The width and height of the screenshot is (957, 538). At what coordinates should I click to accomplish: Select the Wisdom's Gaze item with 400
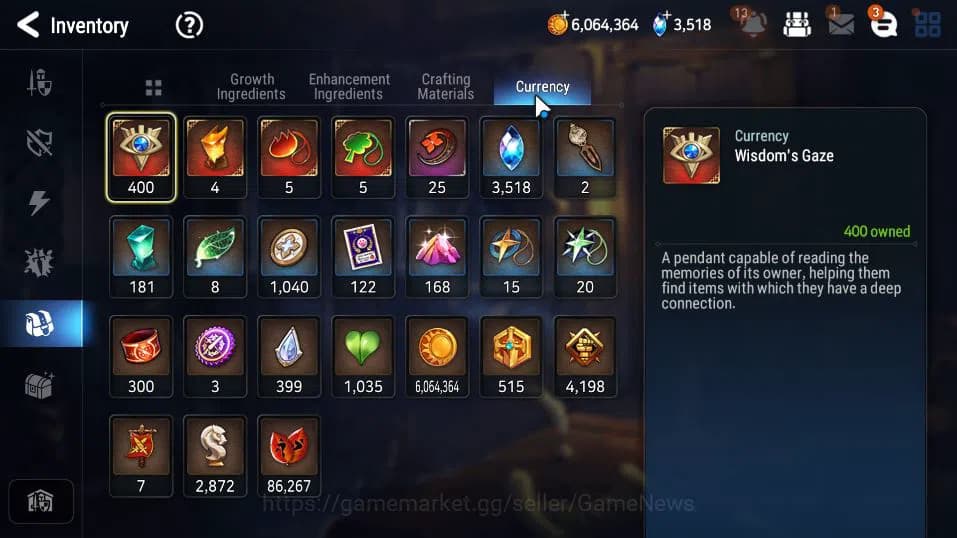coord(141,157)
